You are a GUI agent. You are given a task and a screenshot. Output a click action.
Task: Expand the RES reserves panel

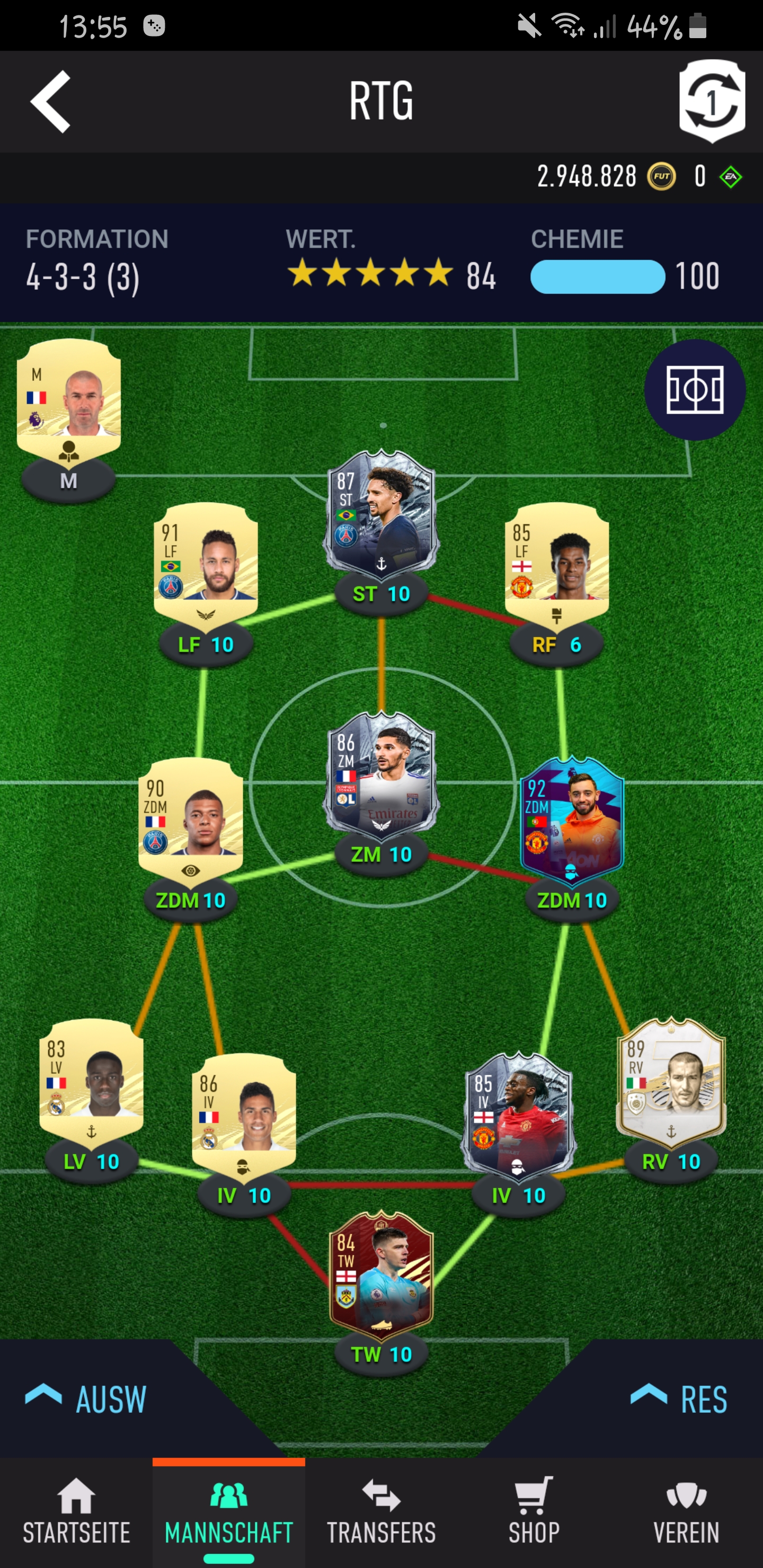click(x=680, y=1398)
